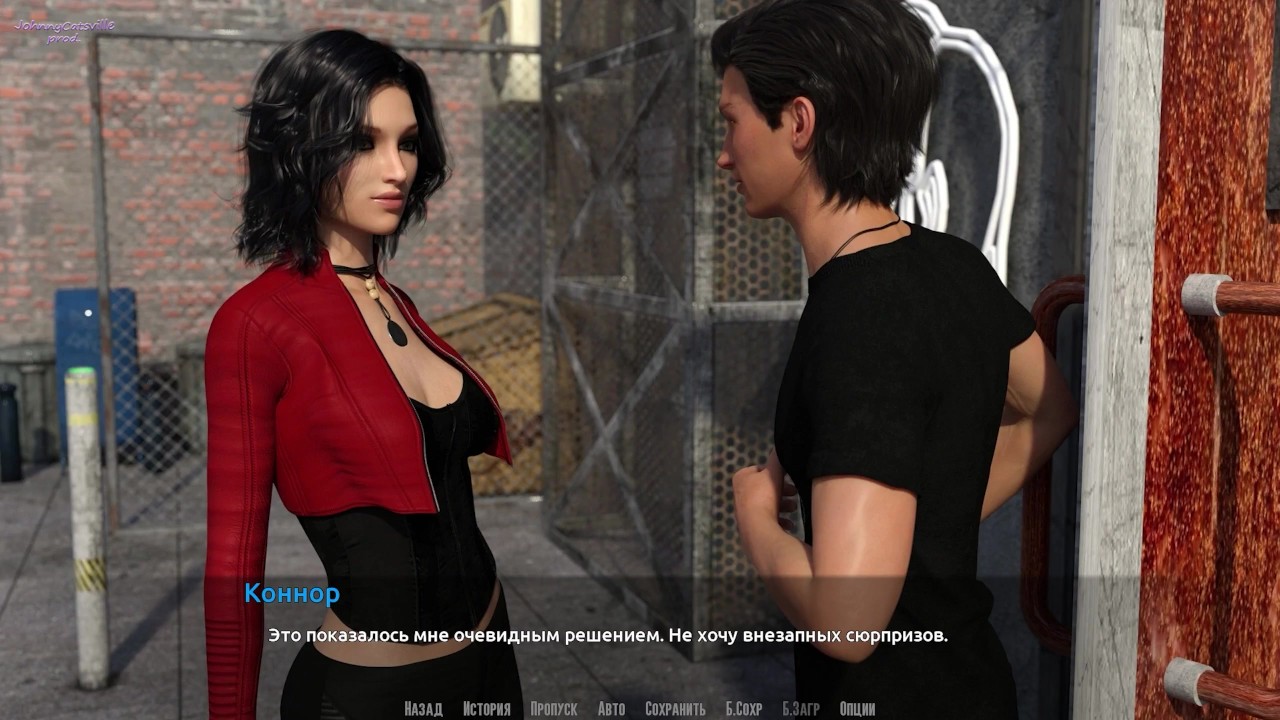Go back with the Назад button

(423, 709)
